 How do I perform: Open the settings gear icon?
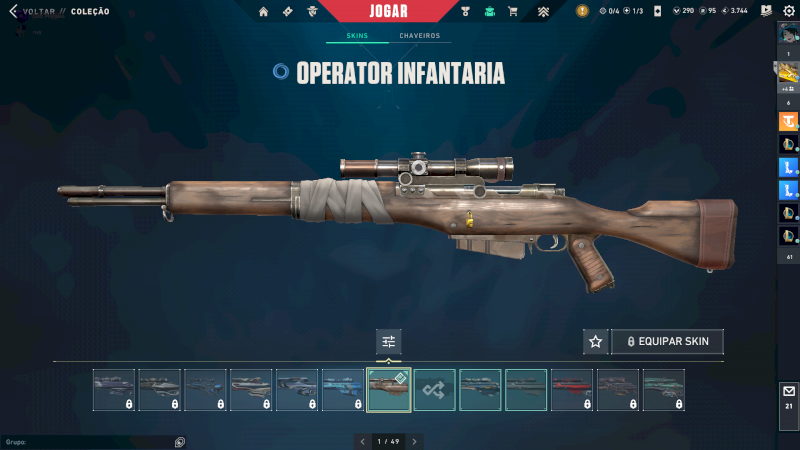[x=788, y=11]
